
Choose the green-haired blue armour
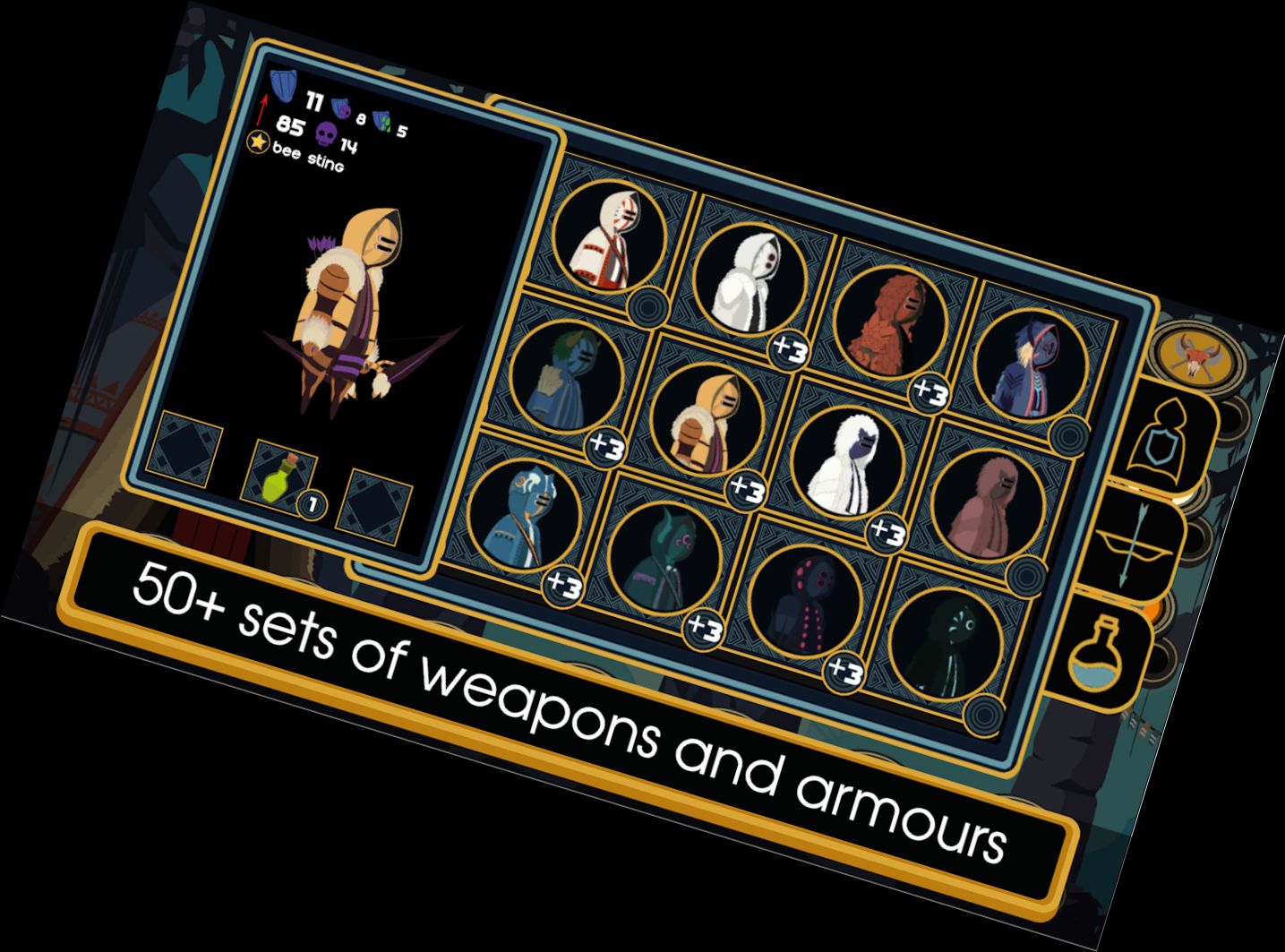point(567,377)
